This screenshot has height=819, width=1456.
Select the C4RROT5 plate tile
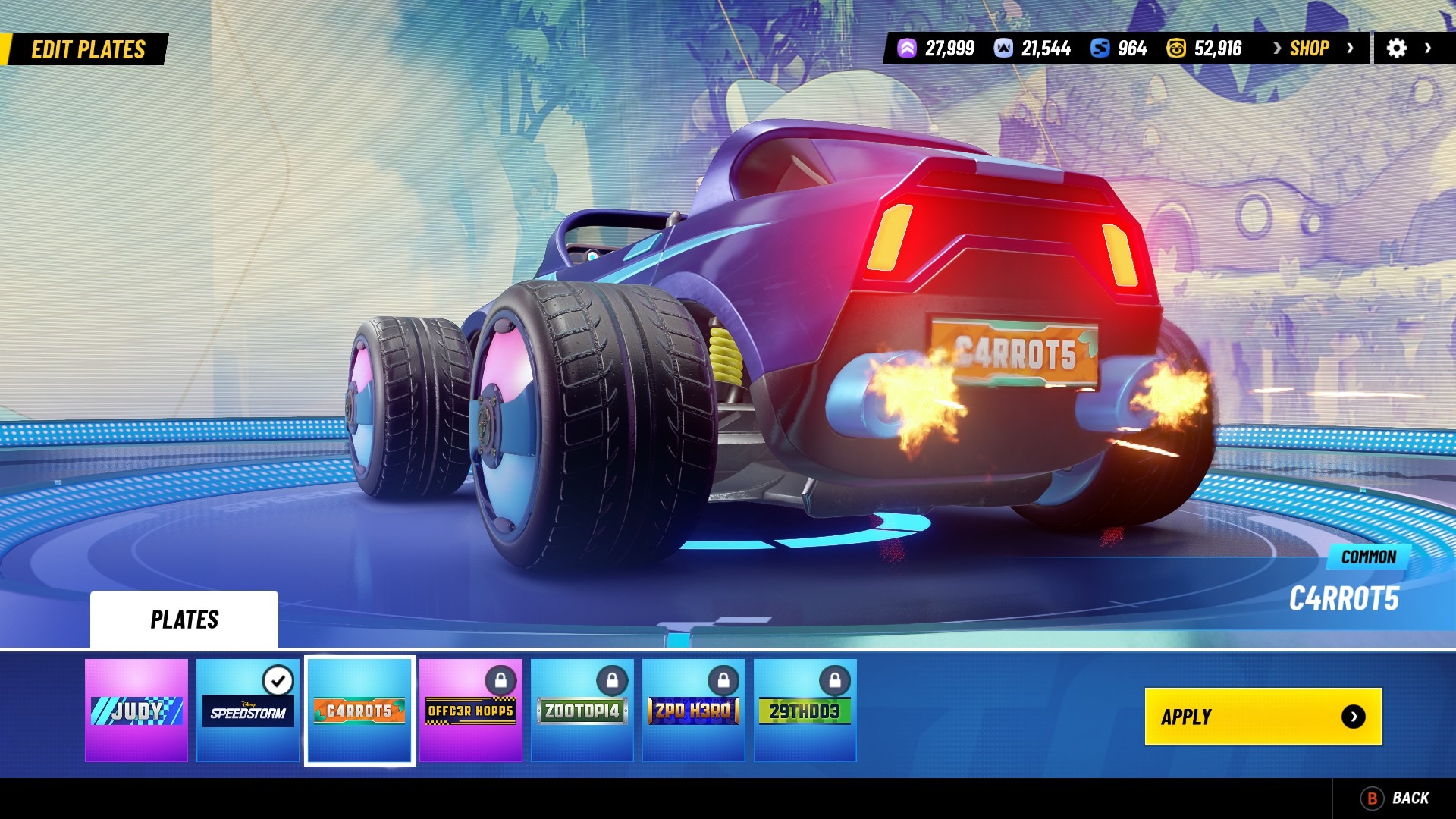click(x=359, y=711)
